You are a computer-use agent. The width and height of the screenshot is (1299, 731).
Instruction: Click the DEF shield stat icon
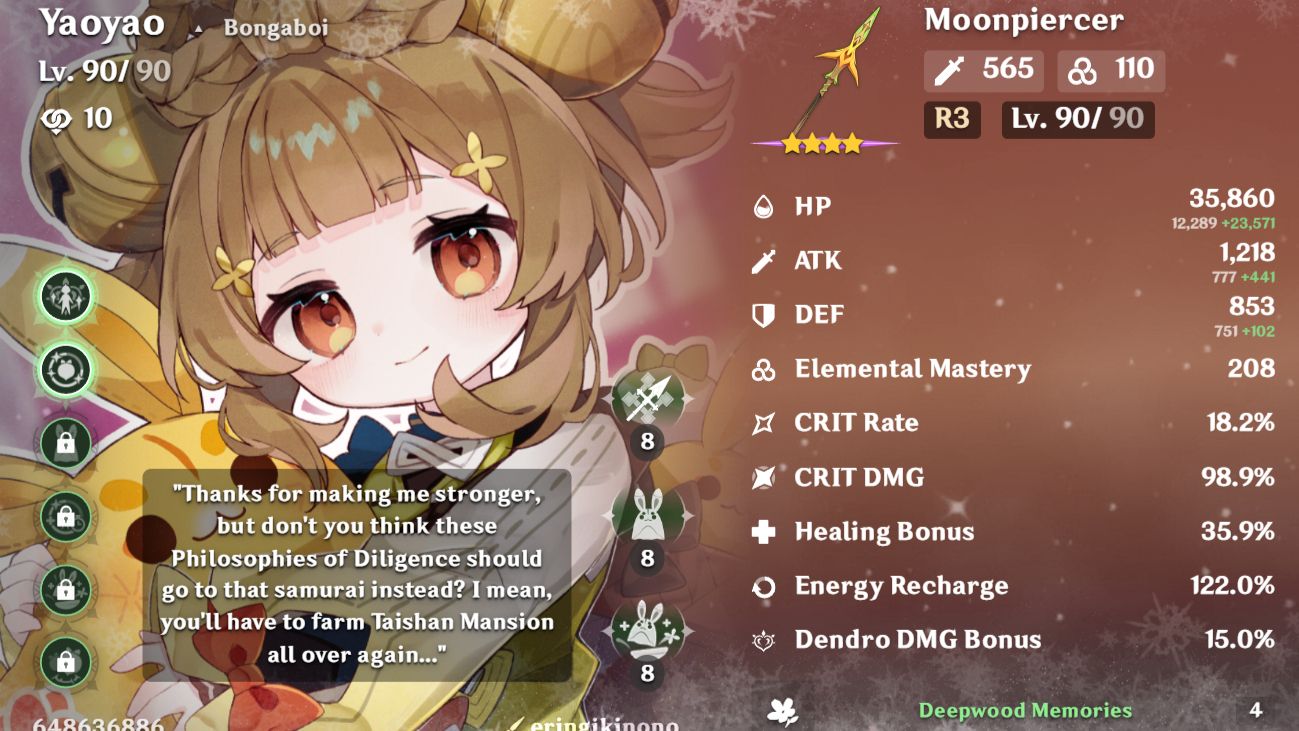tap(765, 314)
